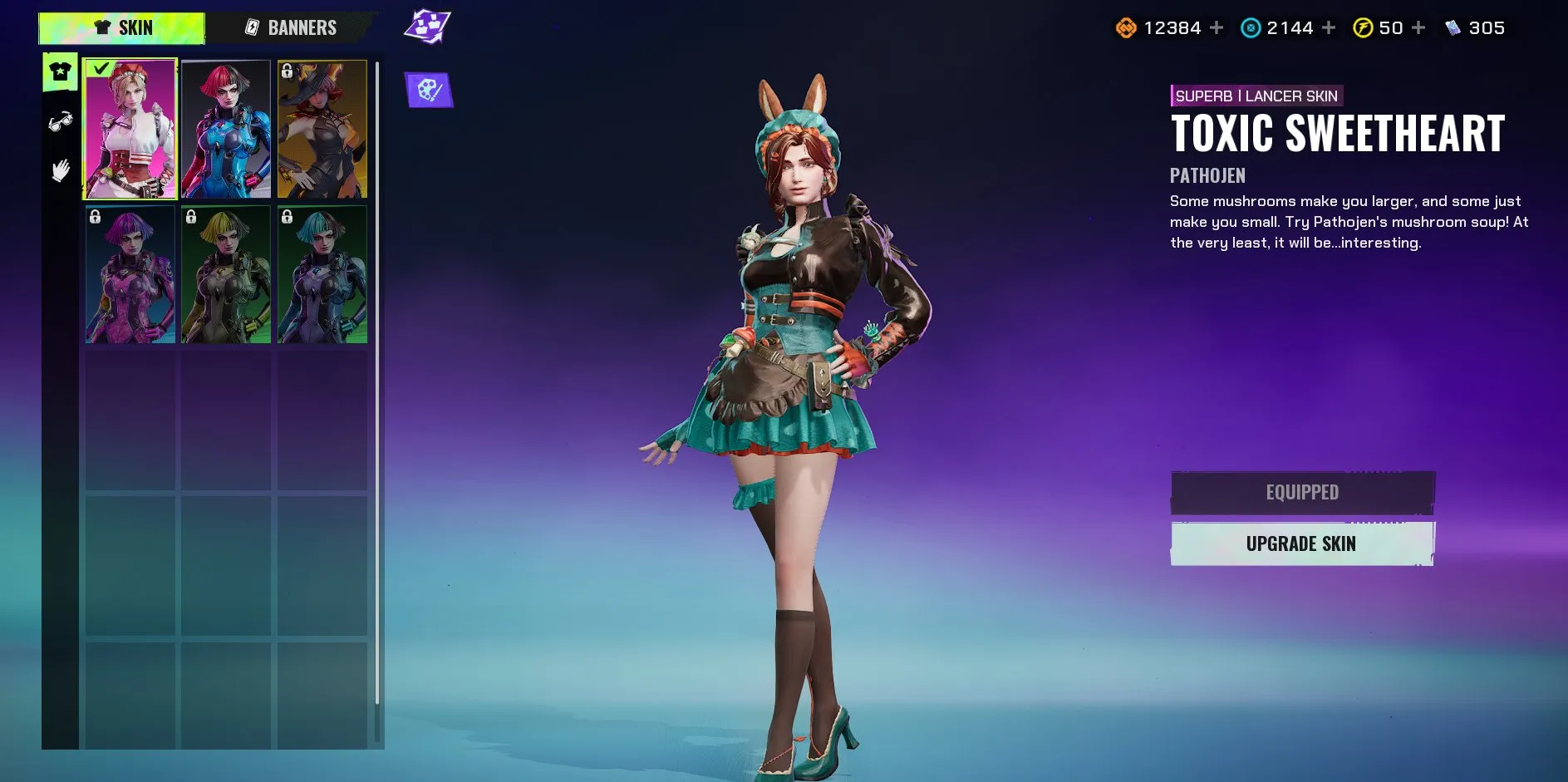The width and height of the screenshot is (1568, 782).
Task: Open the color palette dye option
Action: click(x=429, y=90)
